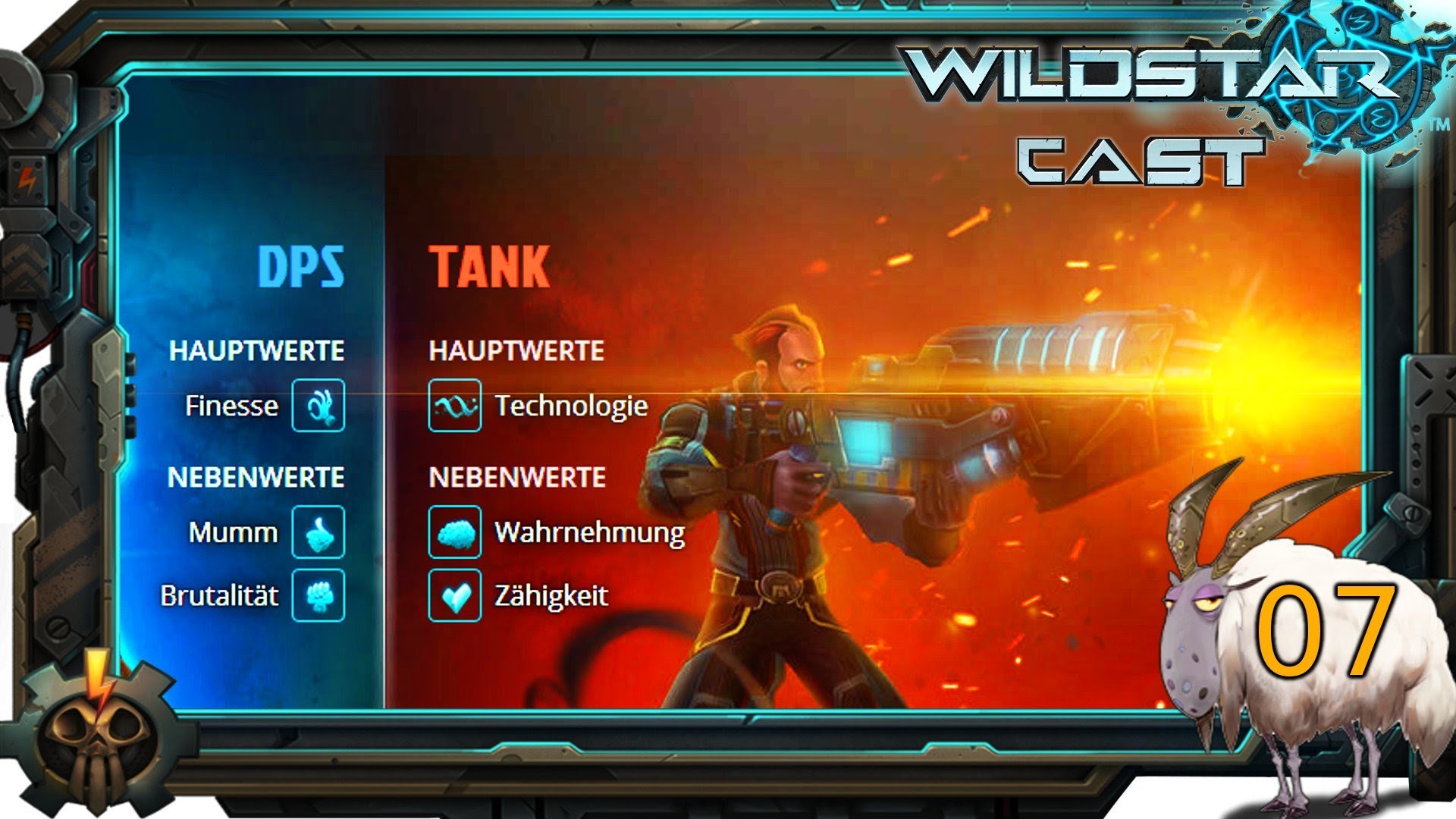
Task: Collapse the Tank Hauptwerte section
Action: click(x=516, y=351)
